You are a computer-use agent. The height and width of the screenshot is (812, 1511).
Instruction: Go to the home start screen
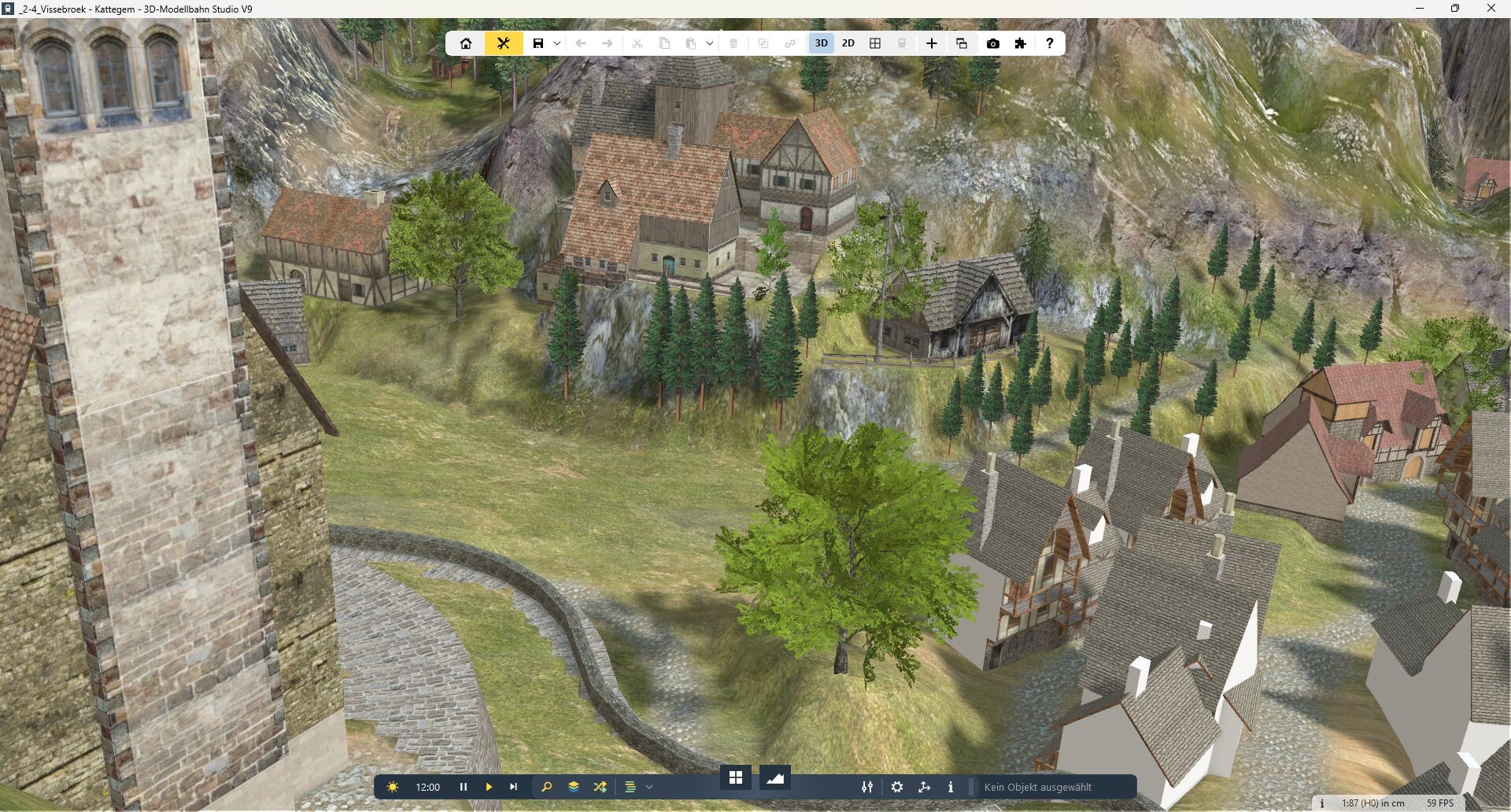[x=466, y=43]
